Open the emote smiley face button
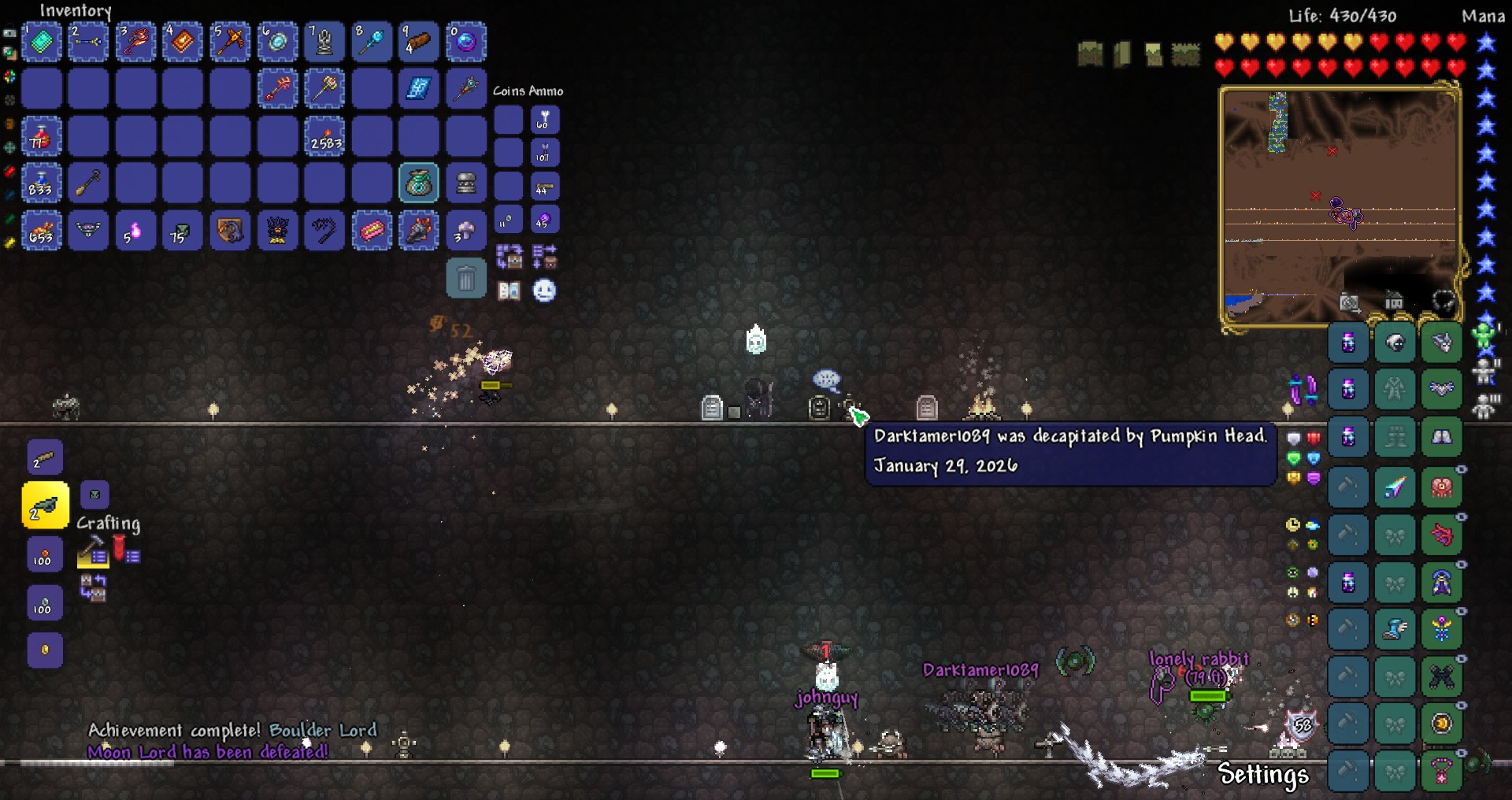 coord(544,291)
